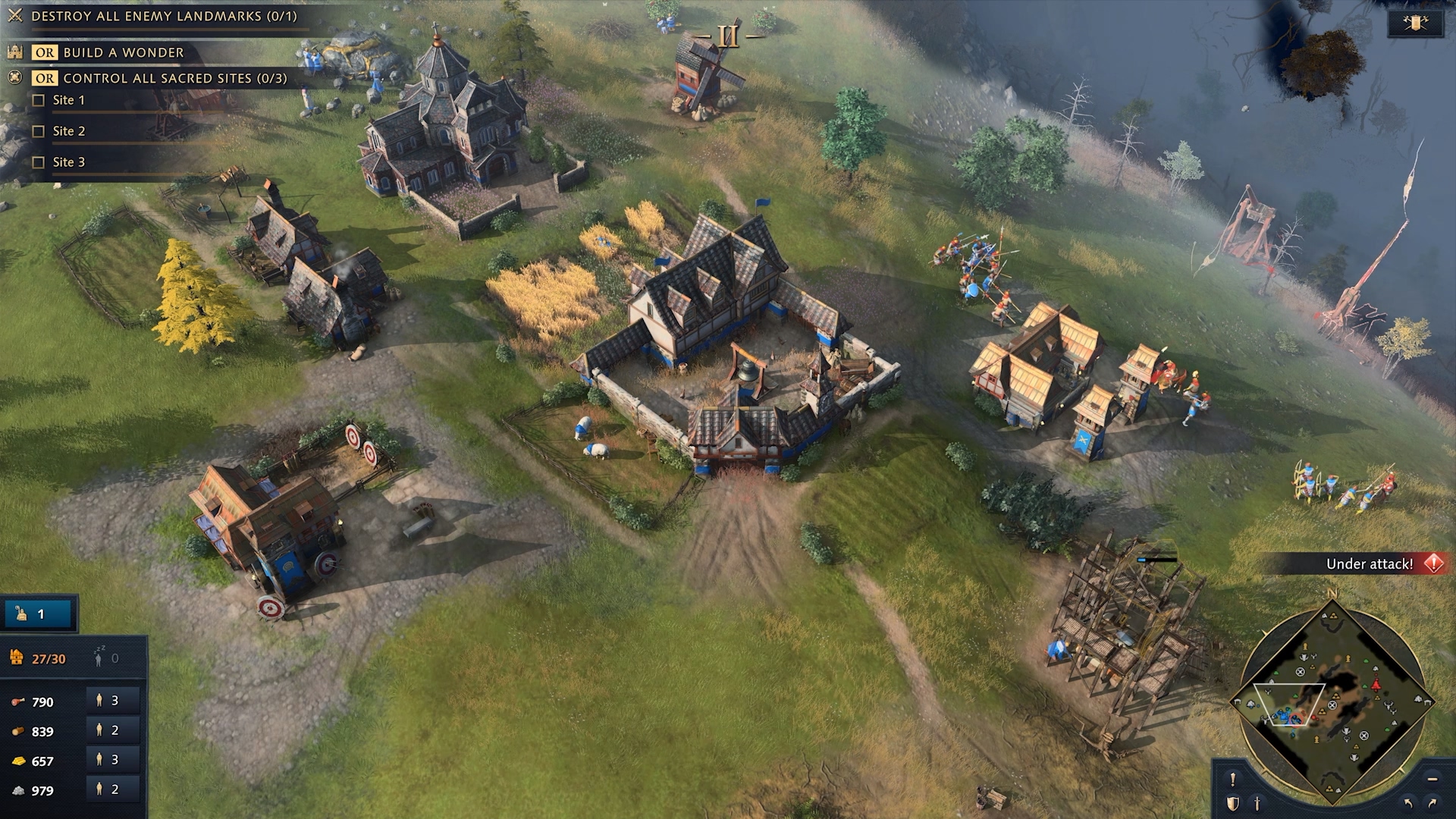Click the minus button beside the minimap
Screen dimensions: 1456x819
click(x=1432, y=779)
